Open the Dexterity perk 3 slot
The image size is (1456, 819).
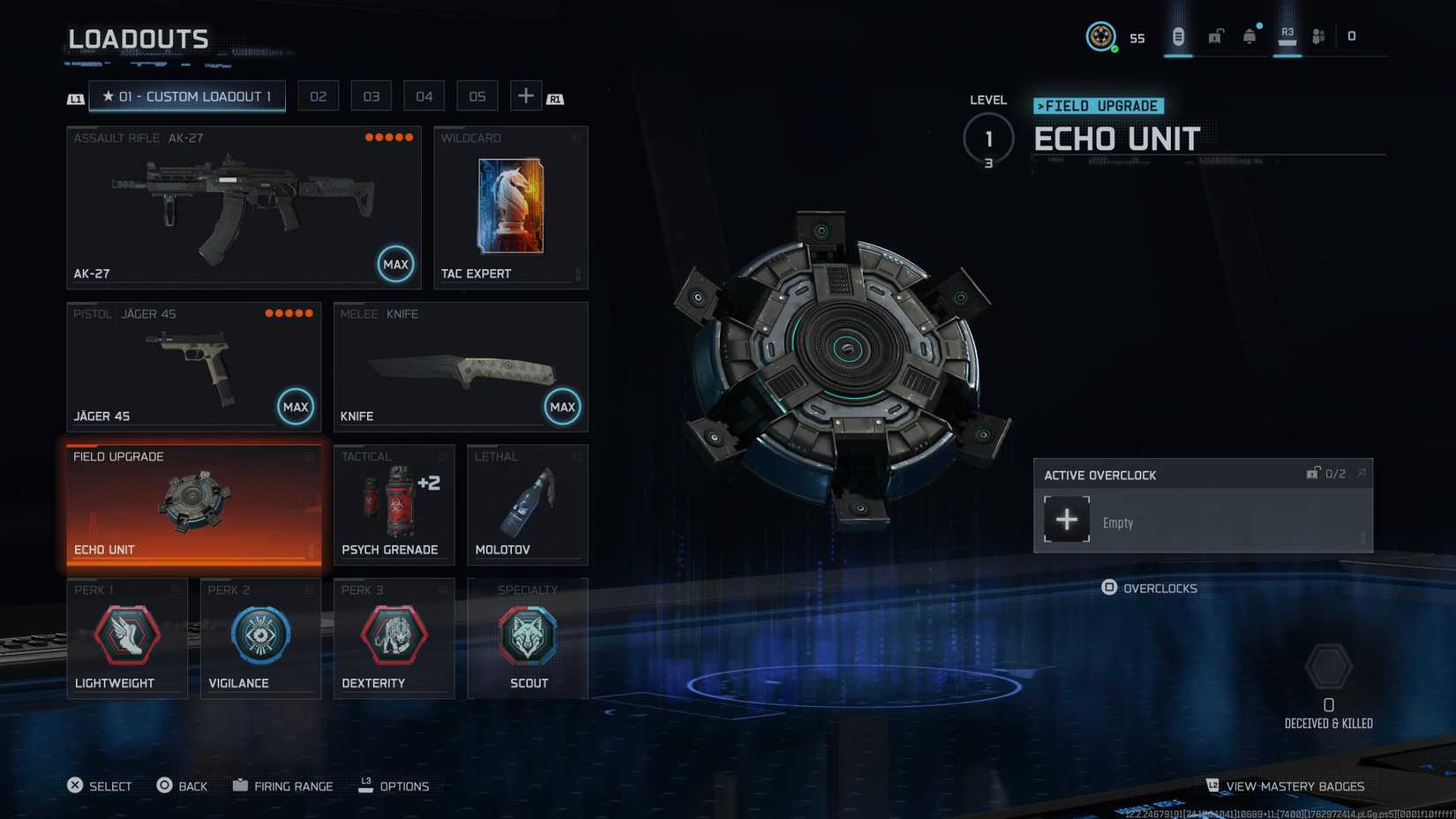pos(394,638)
